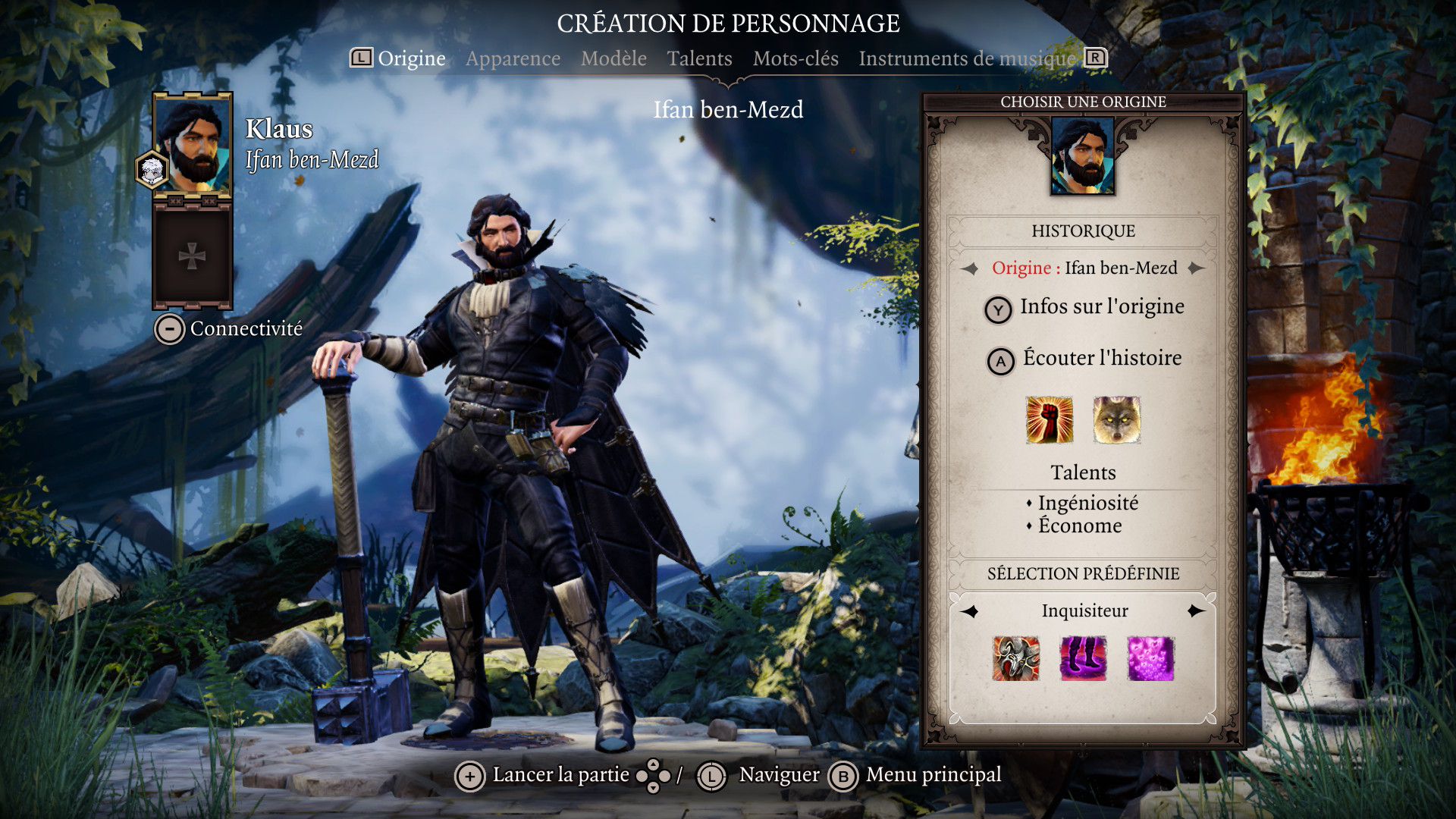This screenshot has height=819, width=1456.
Task: Open the Connectivité options
Action: 229,329
